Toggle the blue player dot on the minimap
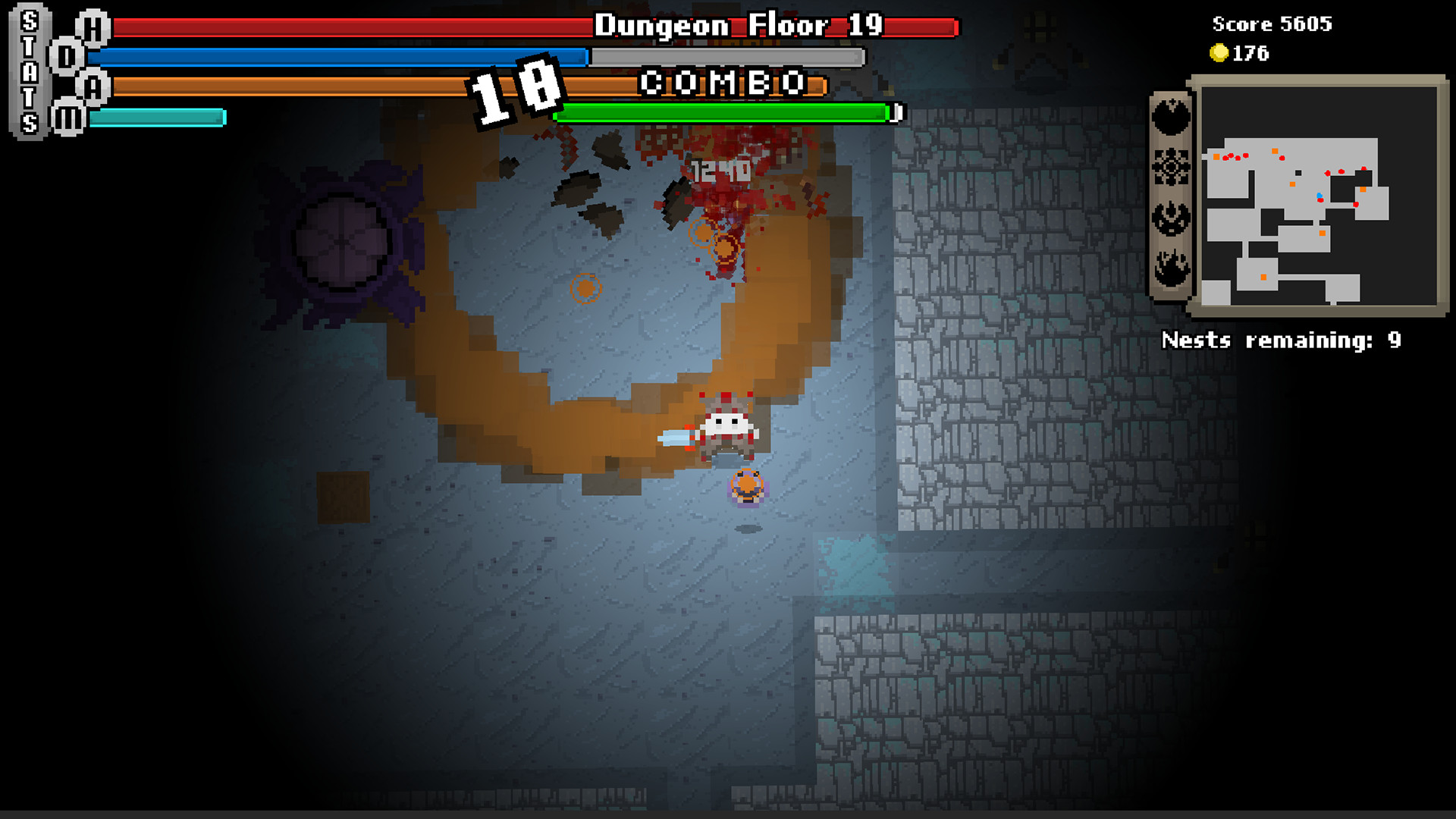Image resolution: width=1456 pixels, height=819 pixels. coord(1319,196)
